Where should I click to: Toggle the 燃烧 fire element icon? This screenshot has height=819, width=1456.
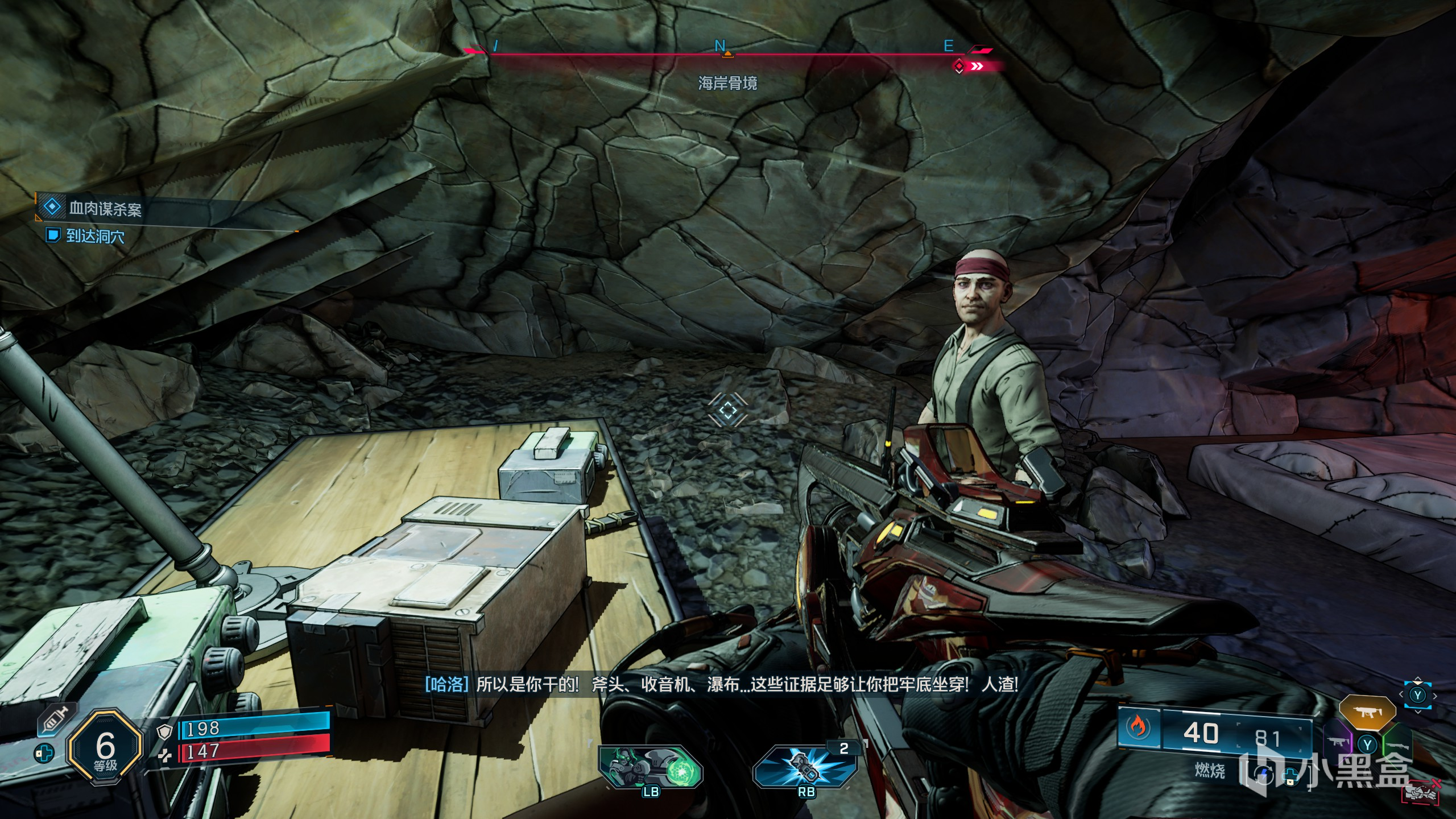[x=1138, y=728]
